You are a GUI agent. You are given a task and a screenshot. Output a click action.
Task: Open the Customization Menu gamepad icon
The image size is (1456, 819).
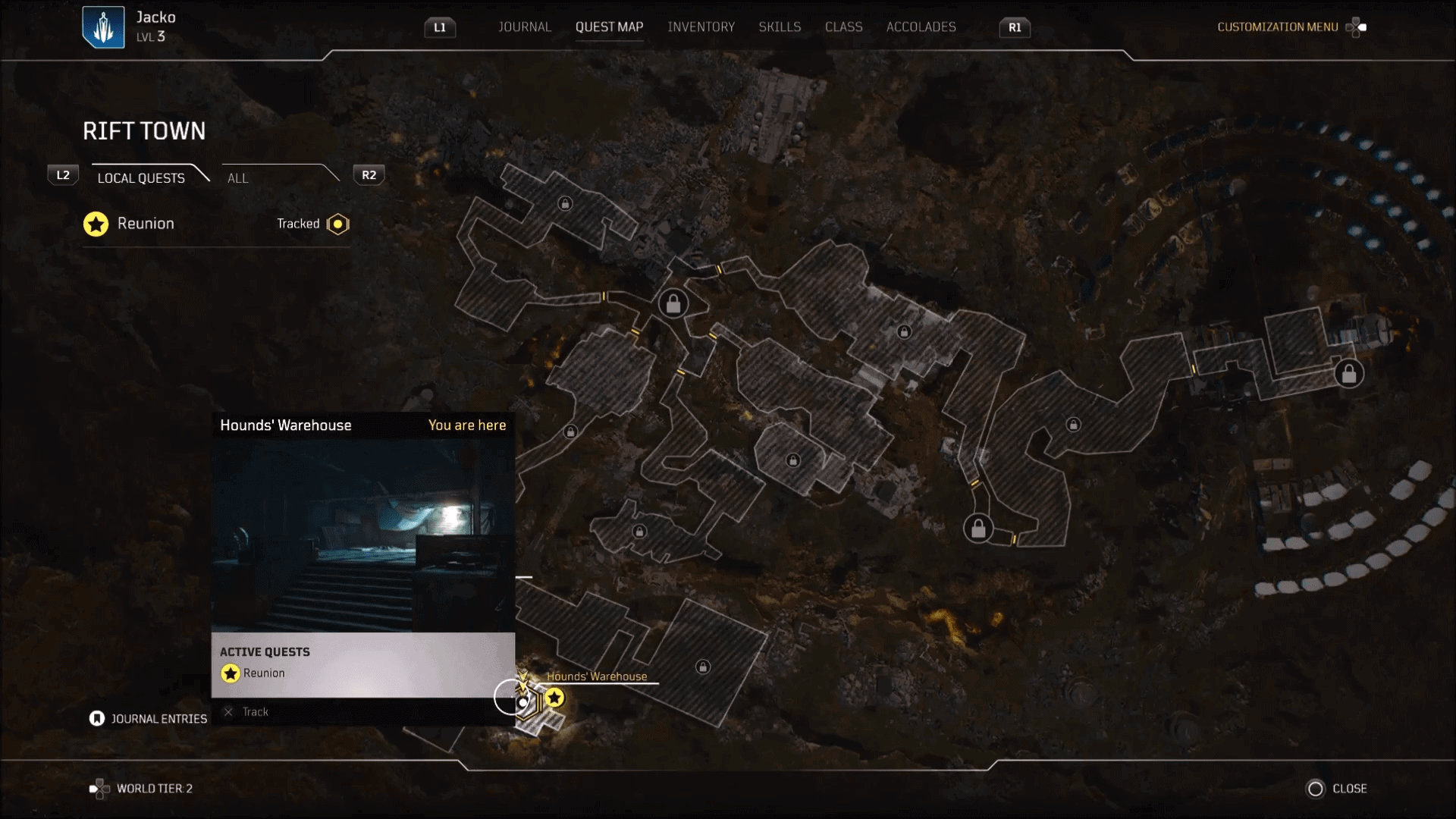point(1357,27)
